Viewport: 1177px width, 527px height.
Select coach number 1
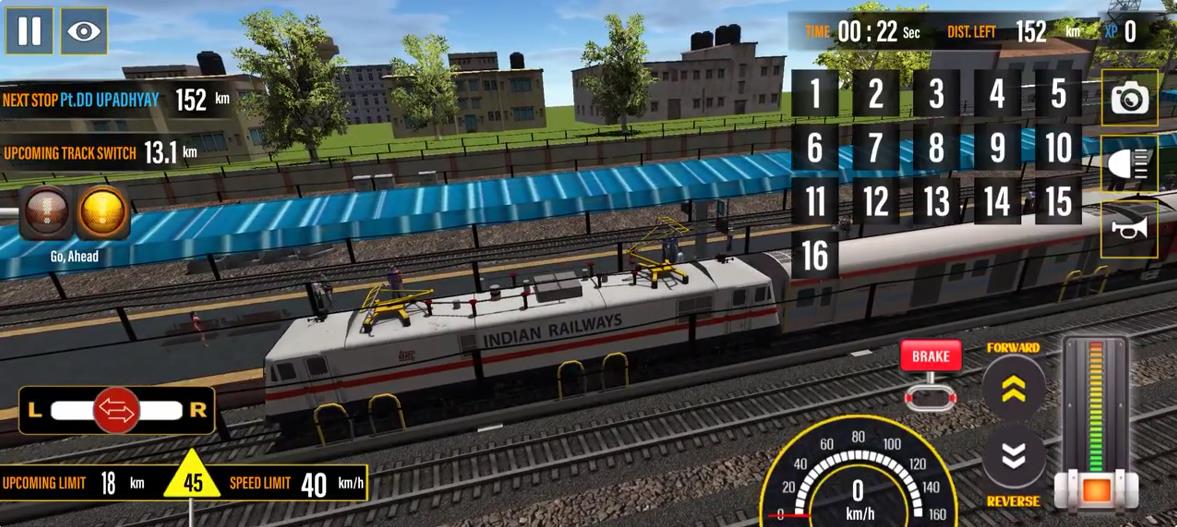pyautogui.click(x=815, y=95)
